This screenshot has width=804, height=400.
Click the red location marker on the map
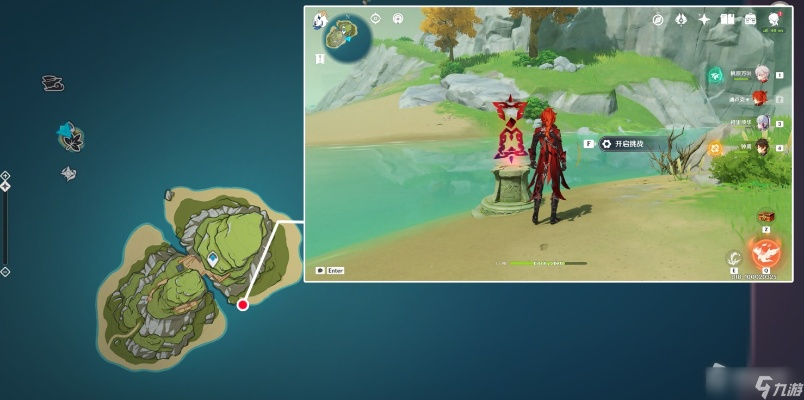pyautogui.click(x=243, y=304)
